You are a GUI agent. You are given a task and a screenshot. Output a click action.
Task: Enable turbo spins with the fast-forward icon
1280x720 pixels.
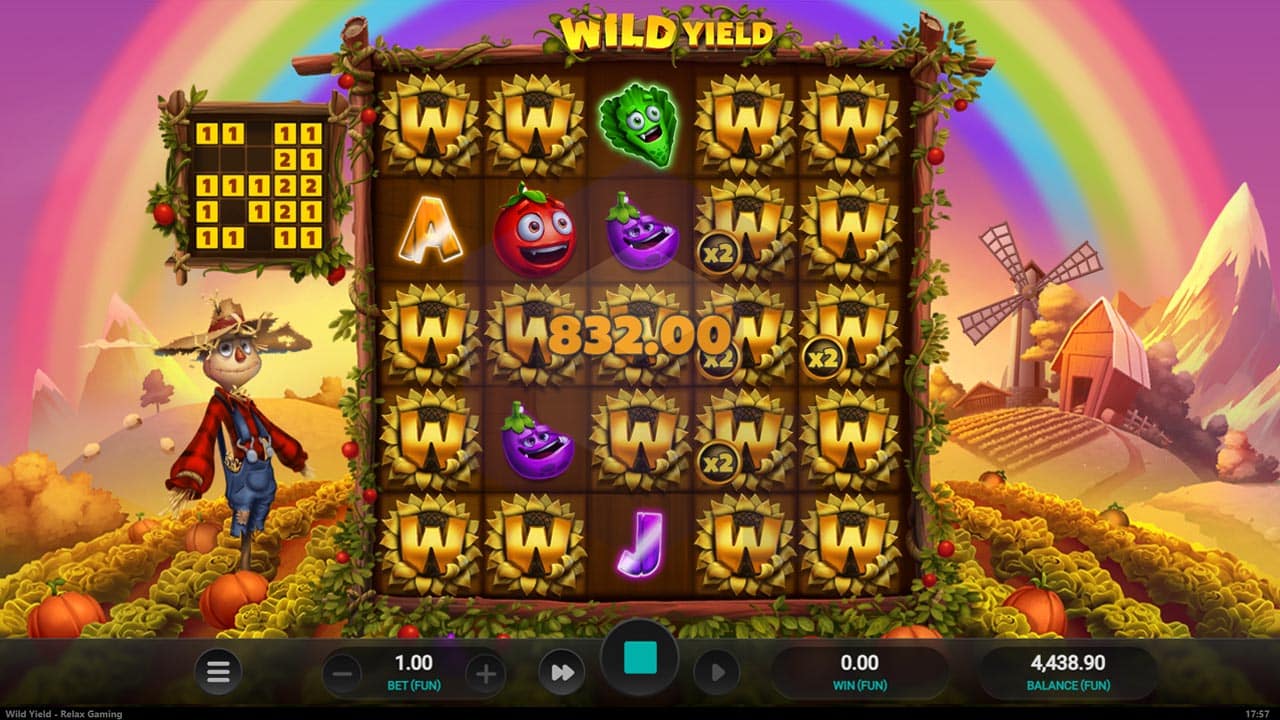pyautogui.click(x=561, y=671)
